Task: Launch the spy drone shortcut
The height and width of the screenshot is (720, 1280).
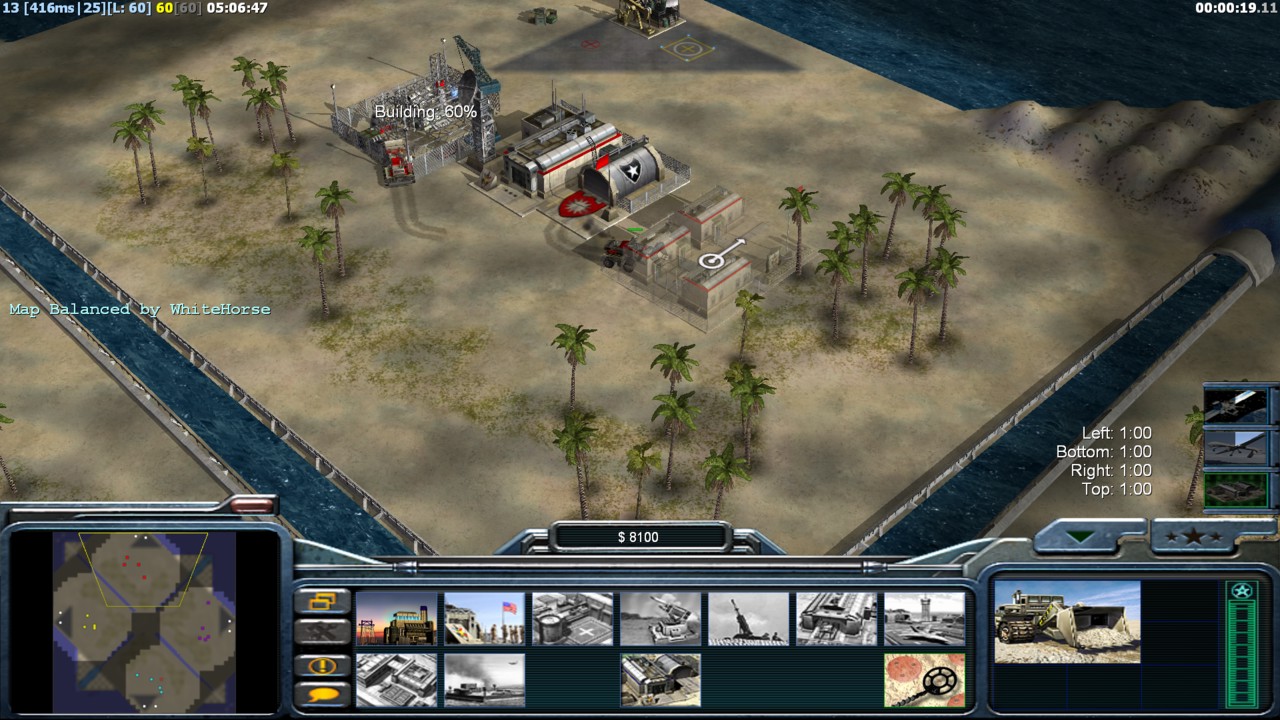Action: pos(1236,448)
